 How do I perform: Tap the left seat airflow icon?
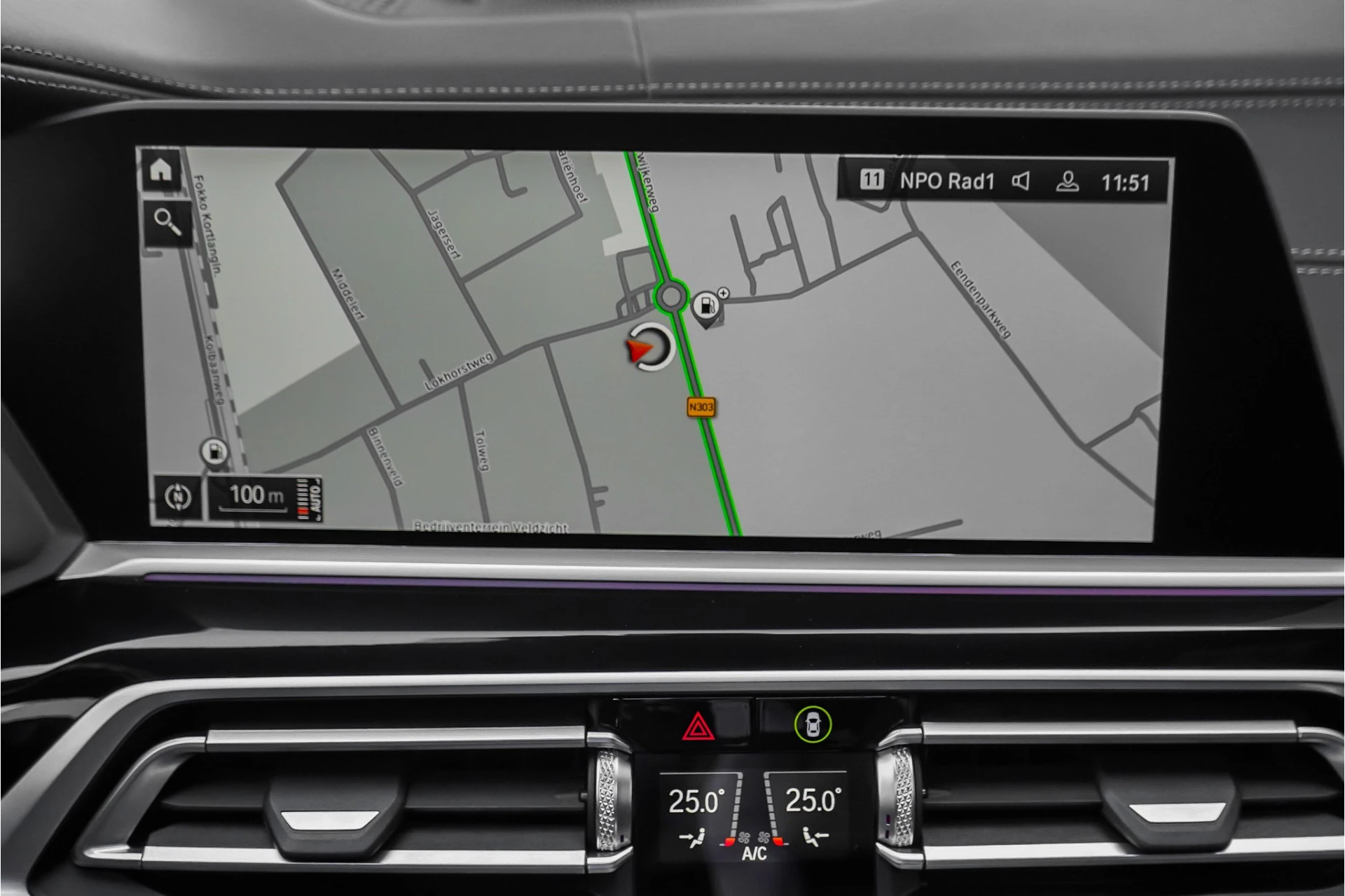694,837
